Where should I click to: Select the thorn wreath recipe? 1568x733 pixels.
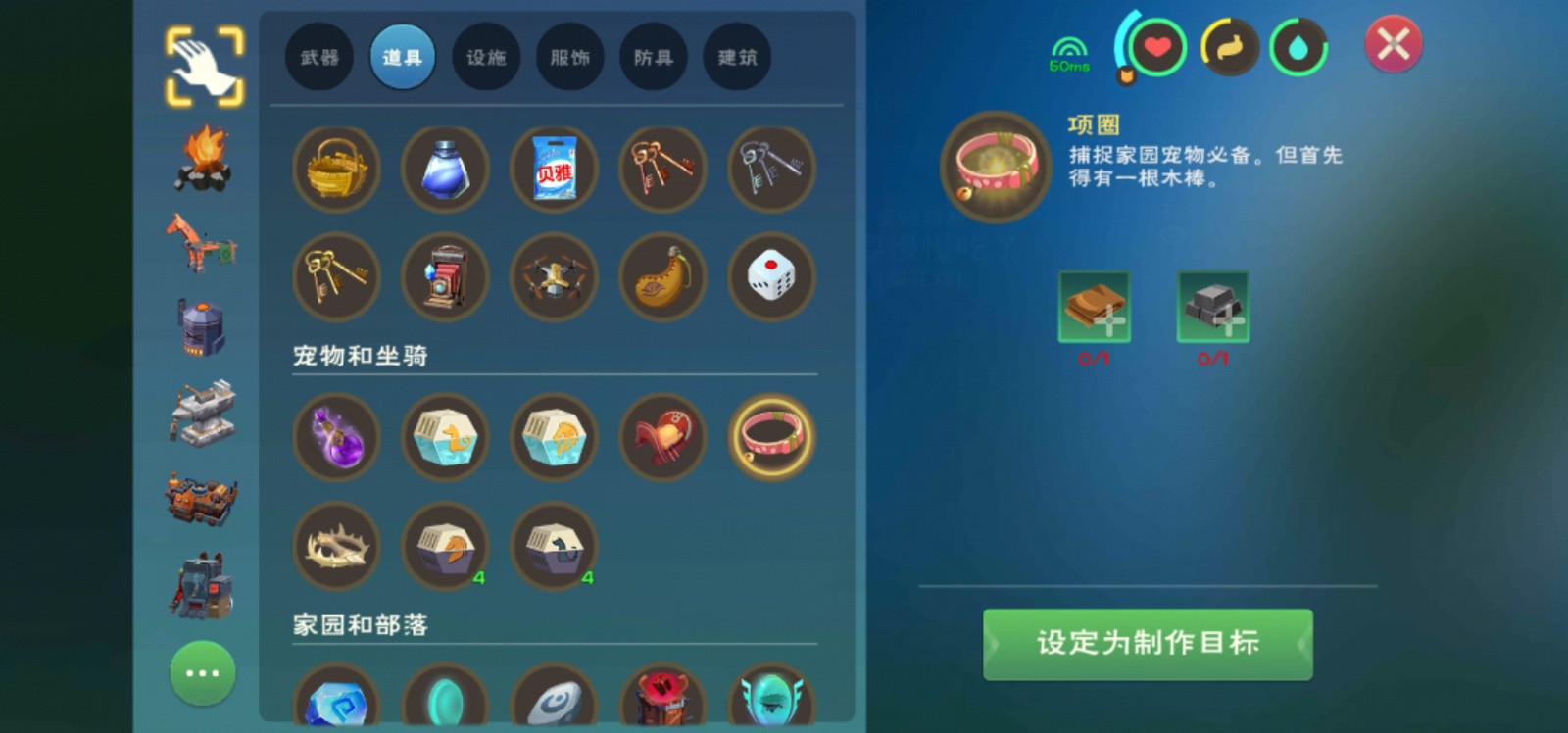tap(336, 547)
